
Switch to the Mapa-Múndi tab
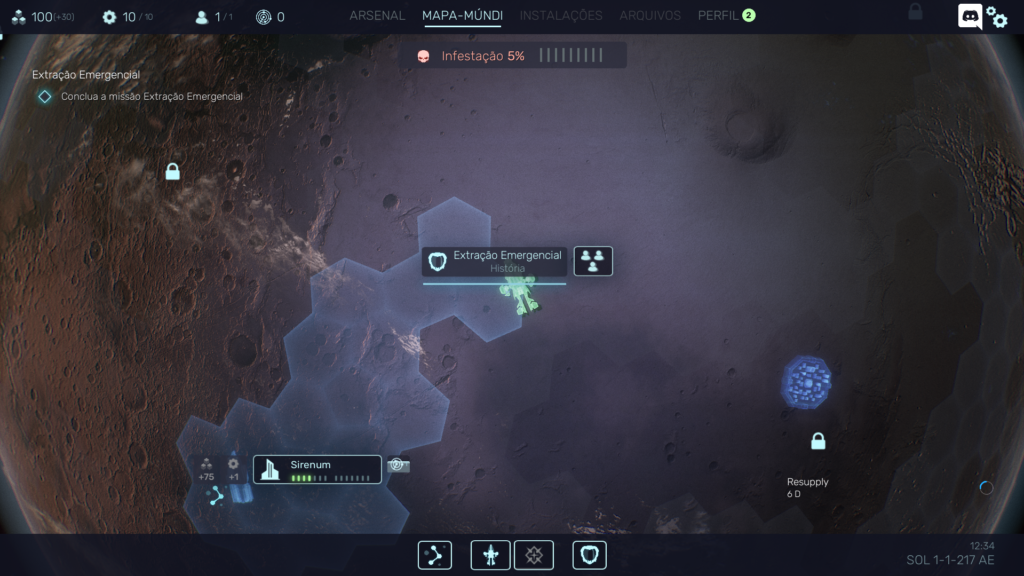pyautogui.click(x=462, y=16)
